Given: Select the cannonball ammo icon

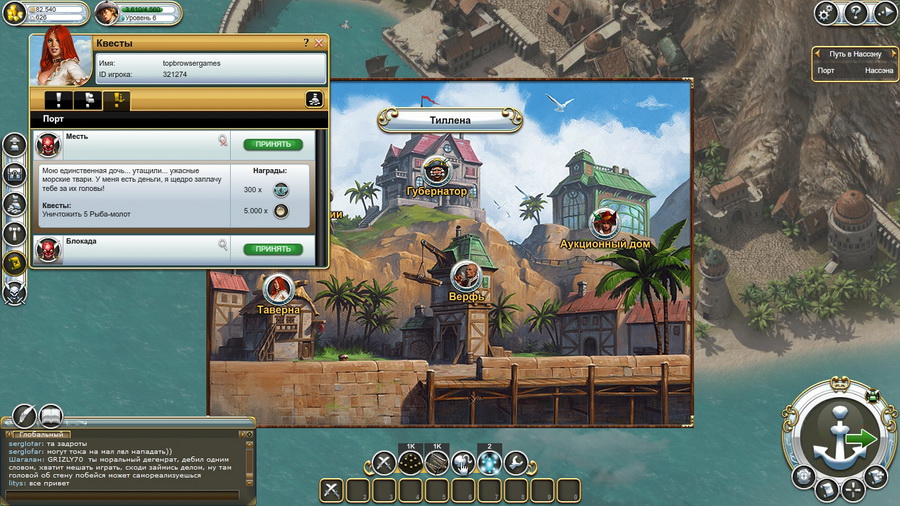Looking at the screenshot, I should click(410, 462).
